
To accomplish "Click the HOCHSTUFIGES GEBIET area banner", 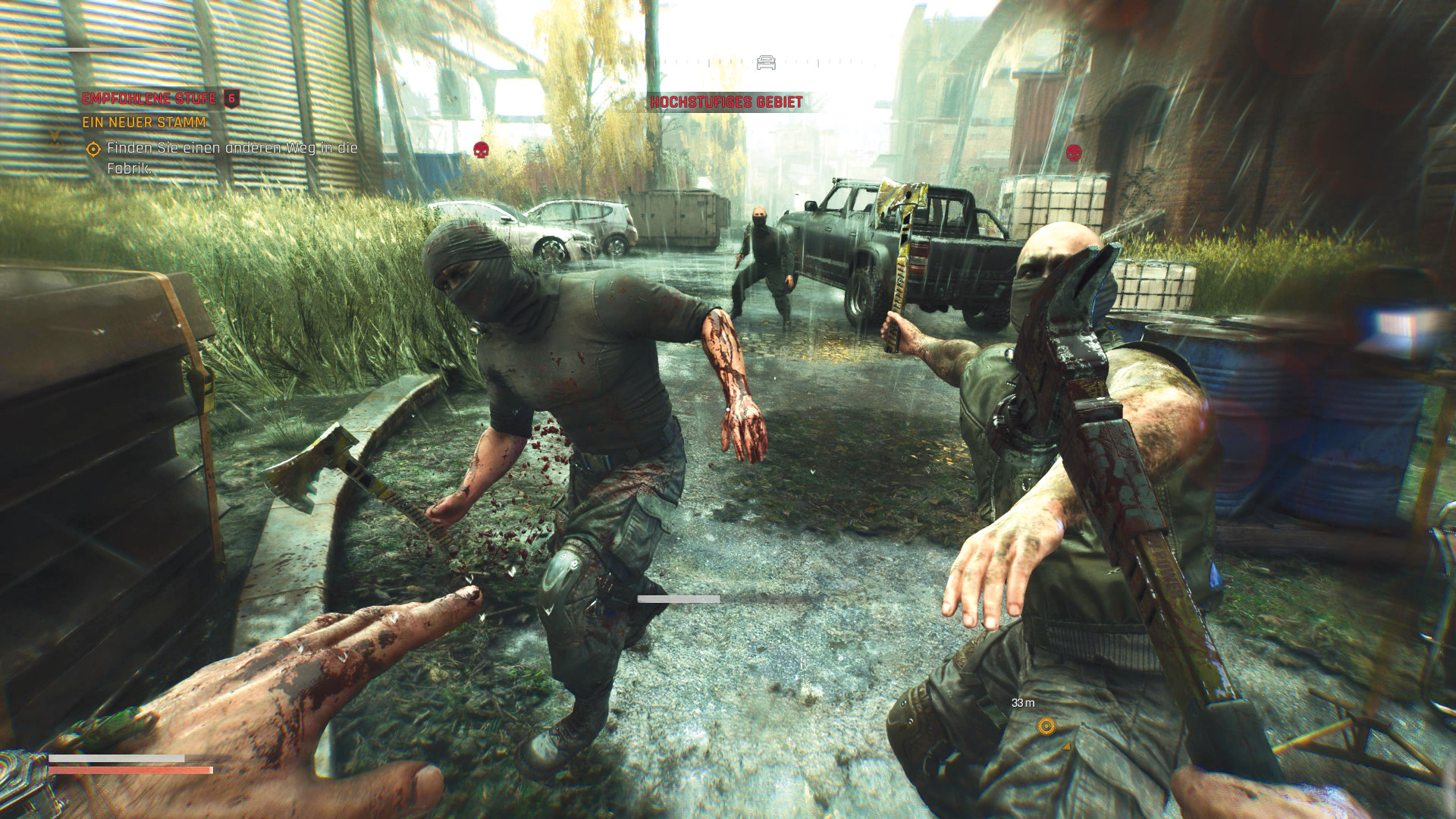I will click(727, 99).
